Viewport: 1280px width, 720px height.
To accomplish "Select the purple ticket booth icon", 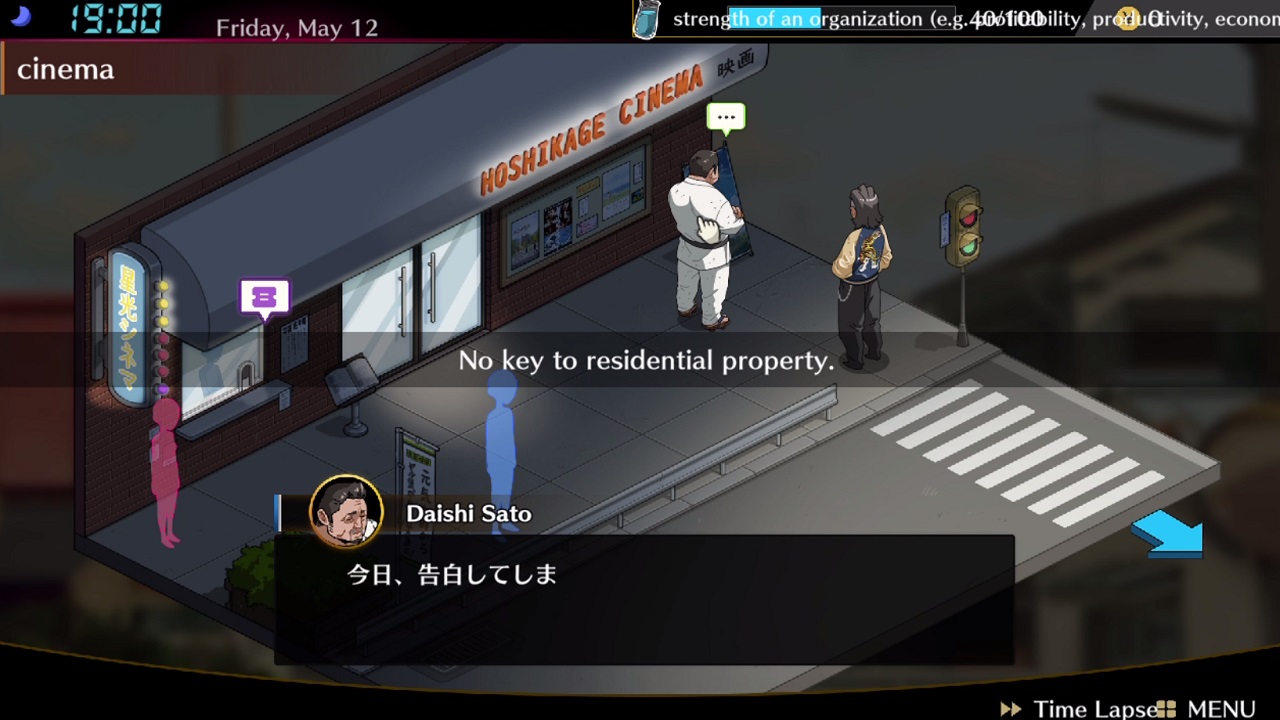I will [264, 298].
